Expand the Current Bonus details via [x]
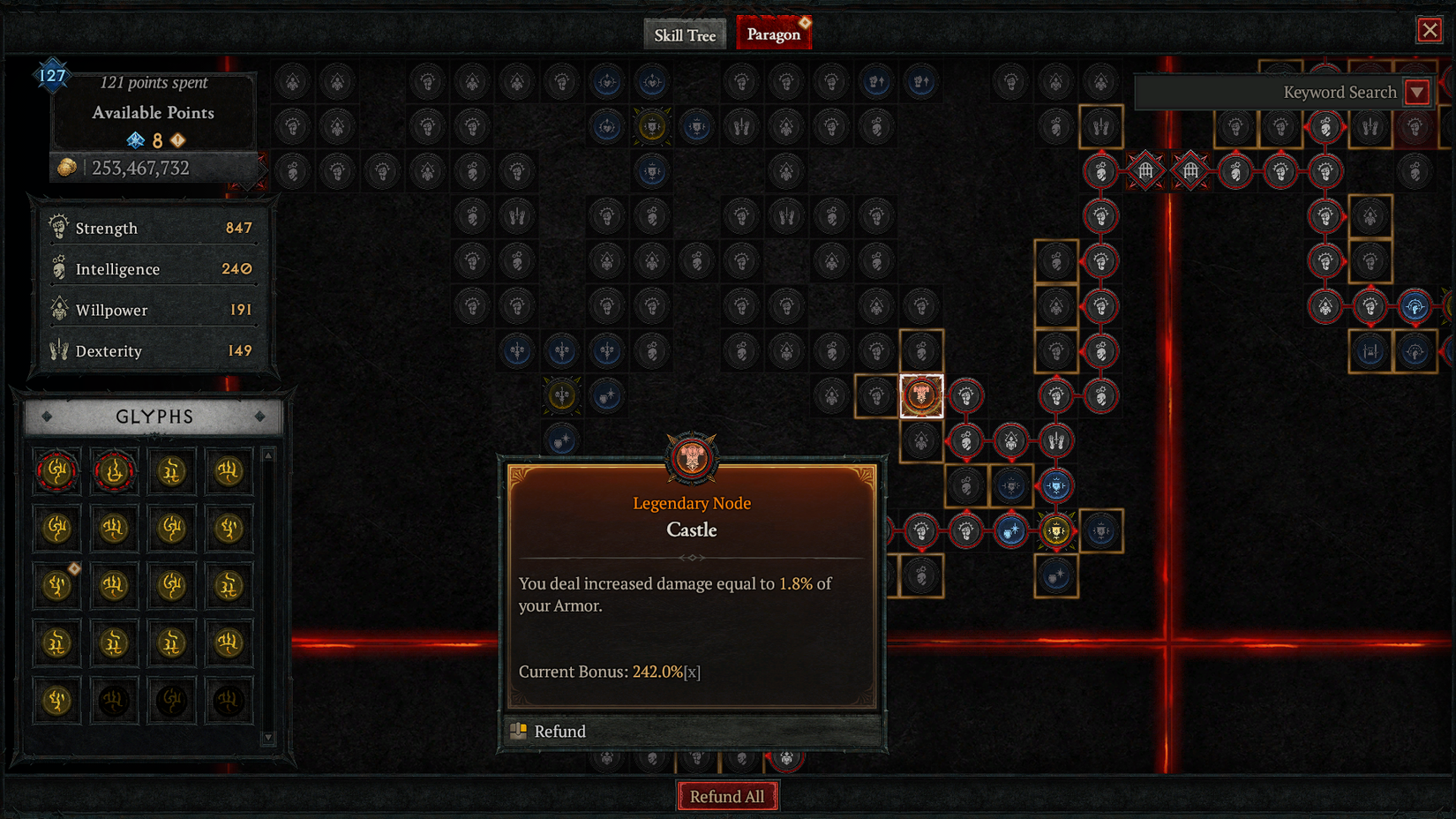Image resolution: width=1456 pixels, height=819 pixels. point(694,672)
